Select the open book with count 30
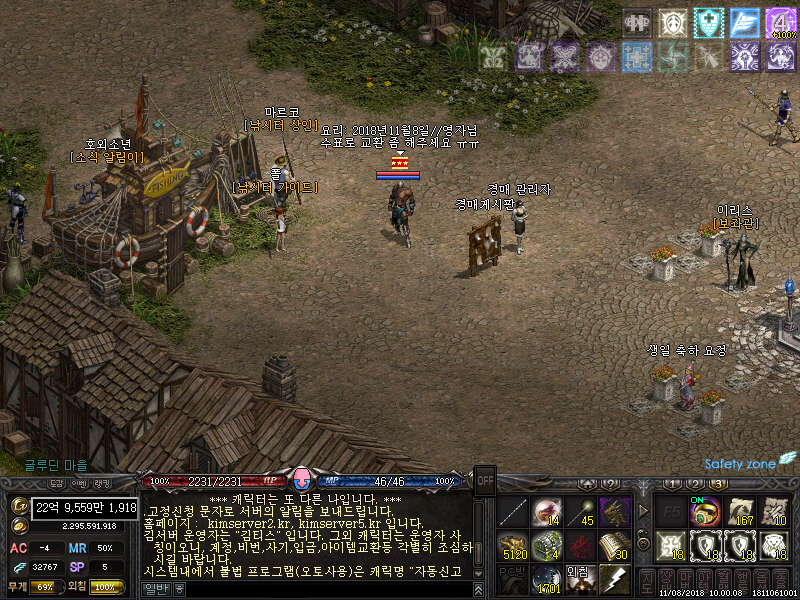The image size is (800, 600). [613, 546]
